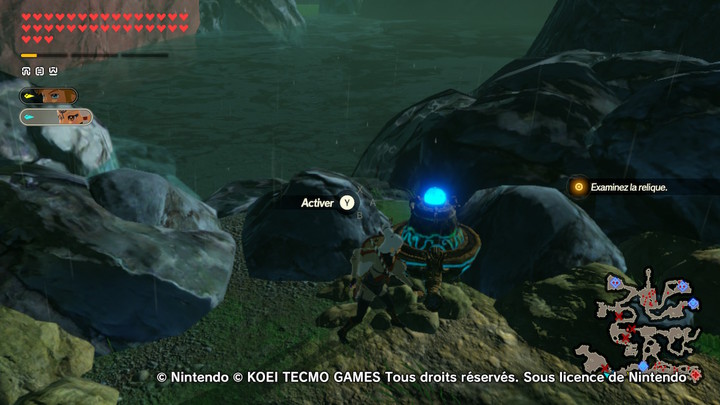720x405 pixels.
Task: Open the dungeon minimap
Action: click(649, 321)
